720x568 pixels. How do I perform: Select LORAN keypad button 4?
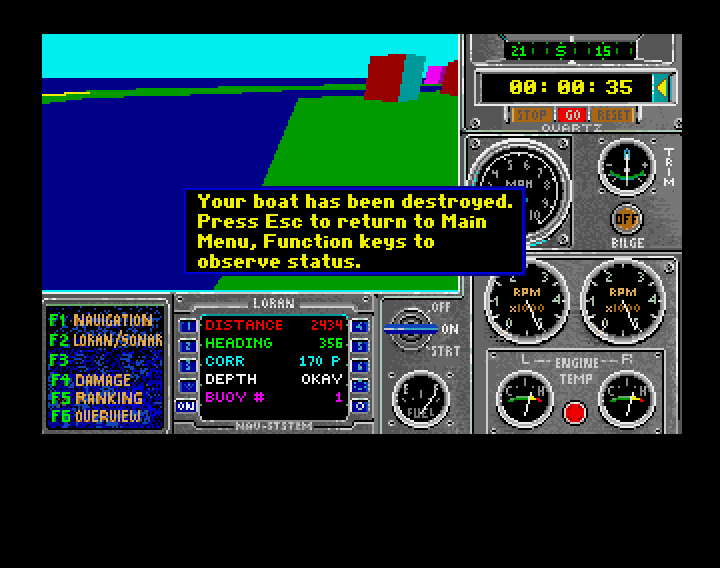pos(360,326)
